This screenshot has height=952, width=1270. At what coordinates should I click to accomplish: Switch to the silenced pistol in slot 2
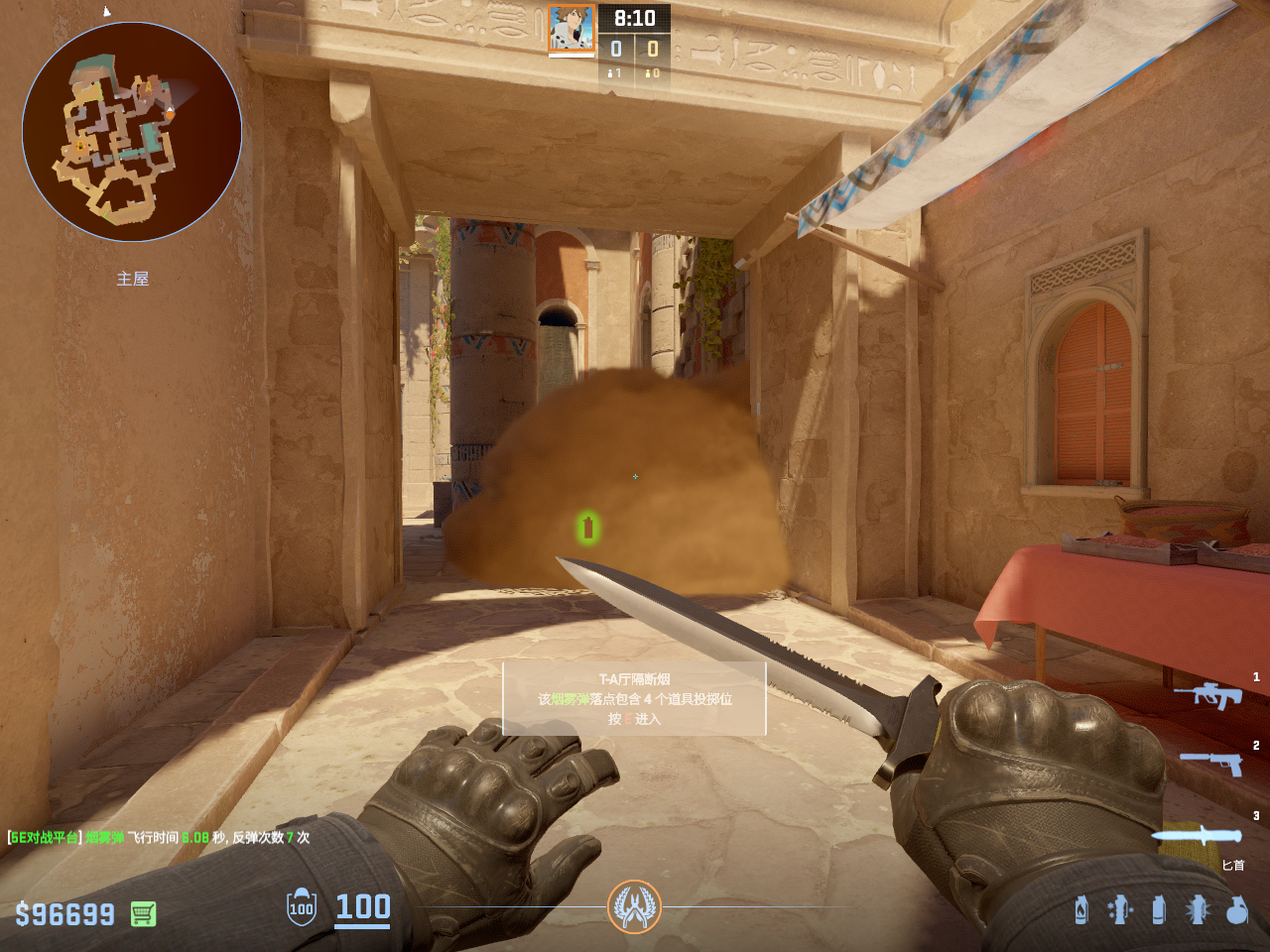coord(1211,763)
